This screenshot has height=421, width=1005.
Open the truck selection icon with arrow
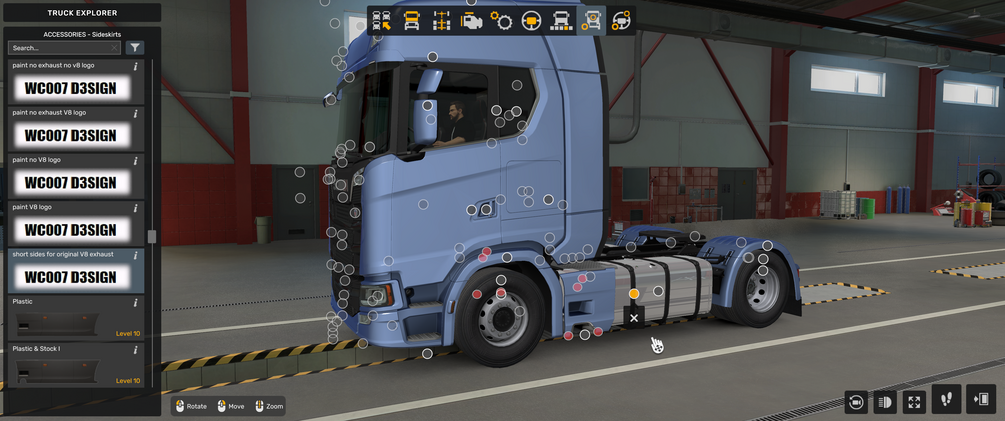coord(381,20)
